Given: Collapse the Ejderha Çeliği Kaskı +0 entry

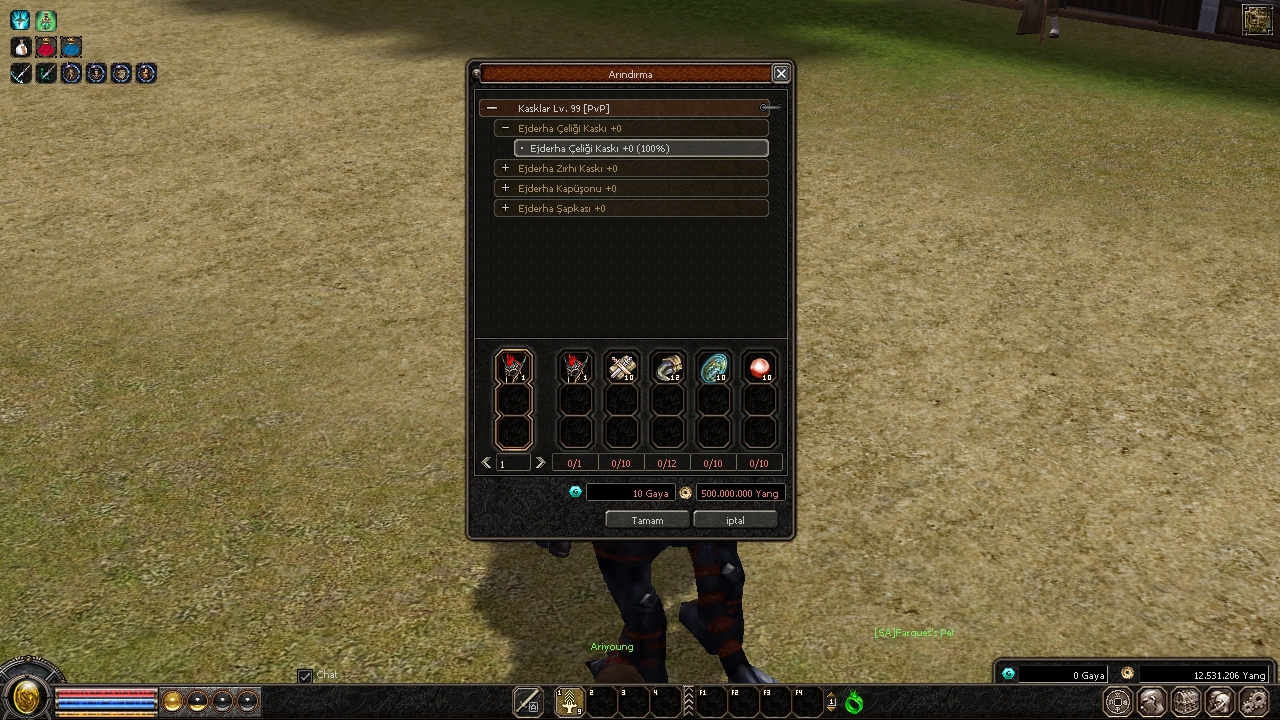Looking at the screenshot, I should (506, 128).
